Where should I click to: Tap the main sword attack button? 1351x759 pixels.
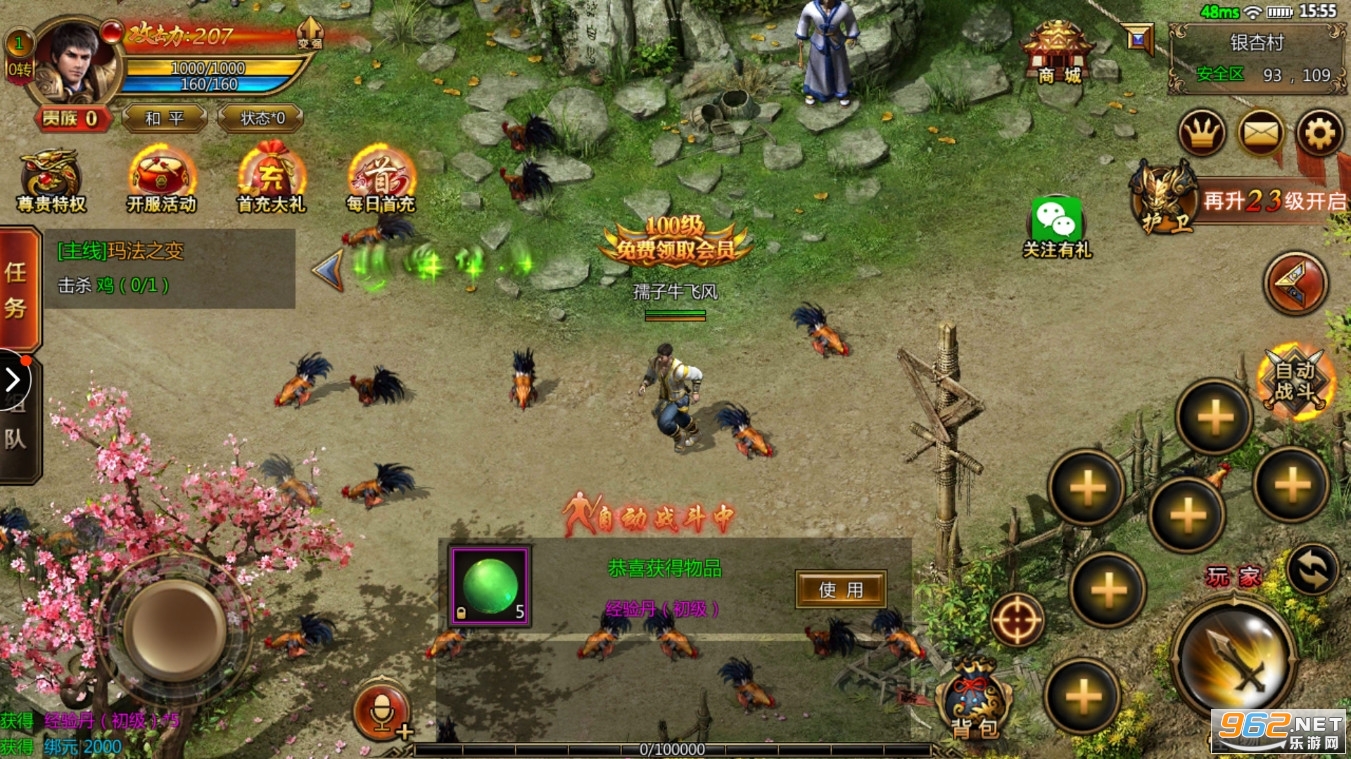coord(1233,656)
